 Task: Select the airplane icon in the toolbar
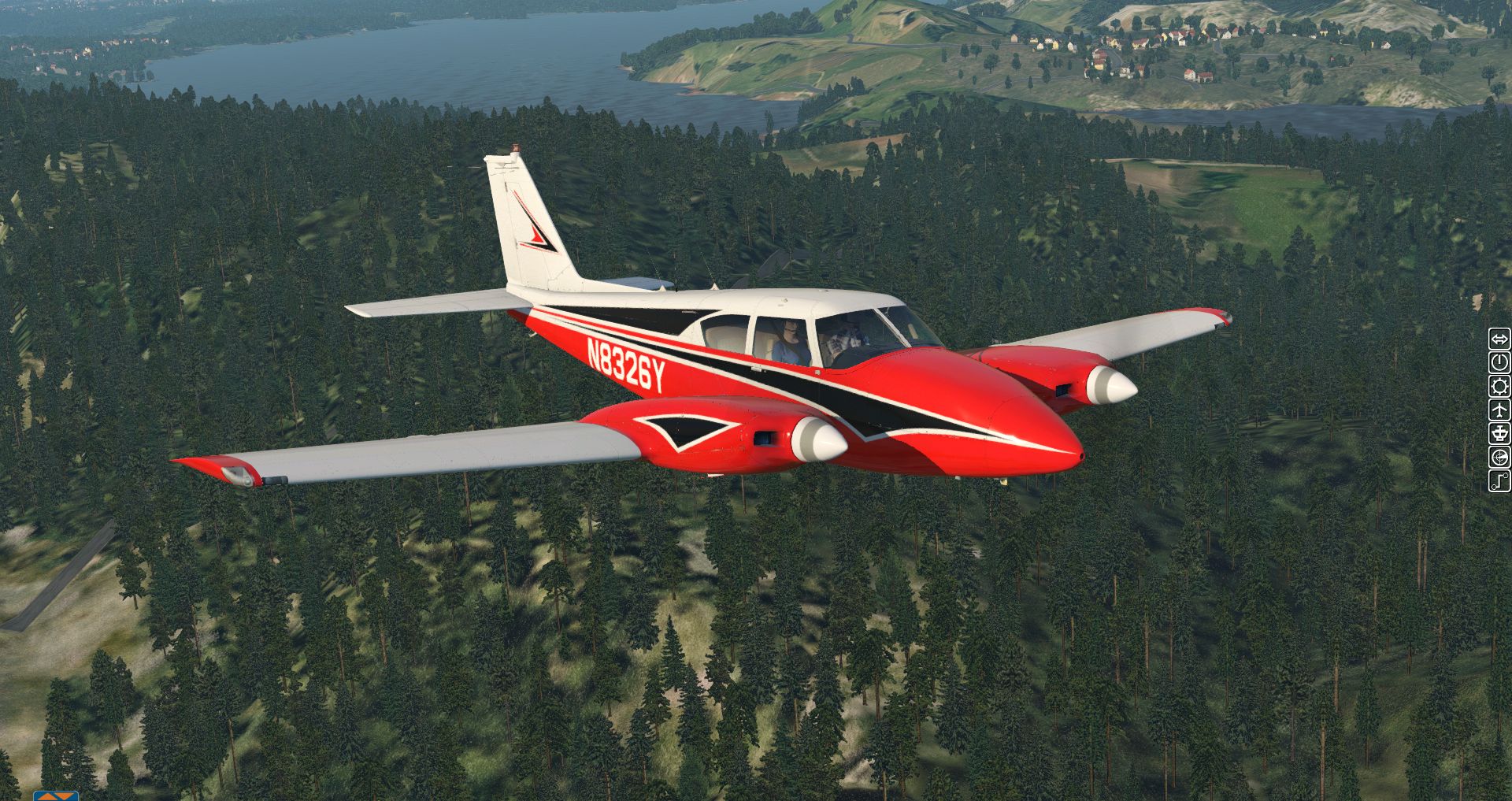[1499, 410]
